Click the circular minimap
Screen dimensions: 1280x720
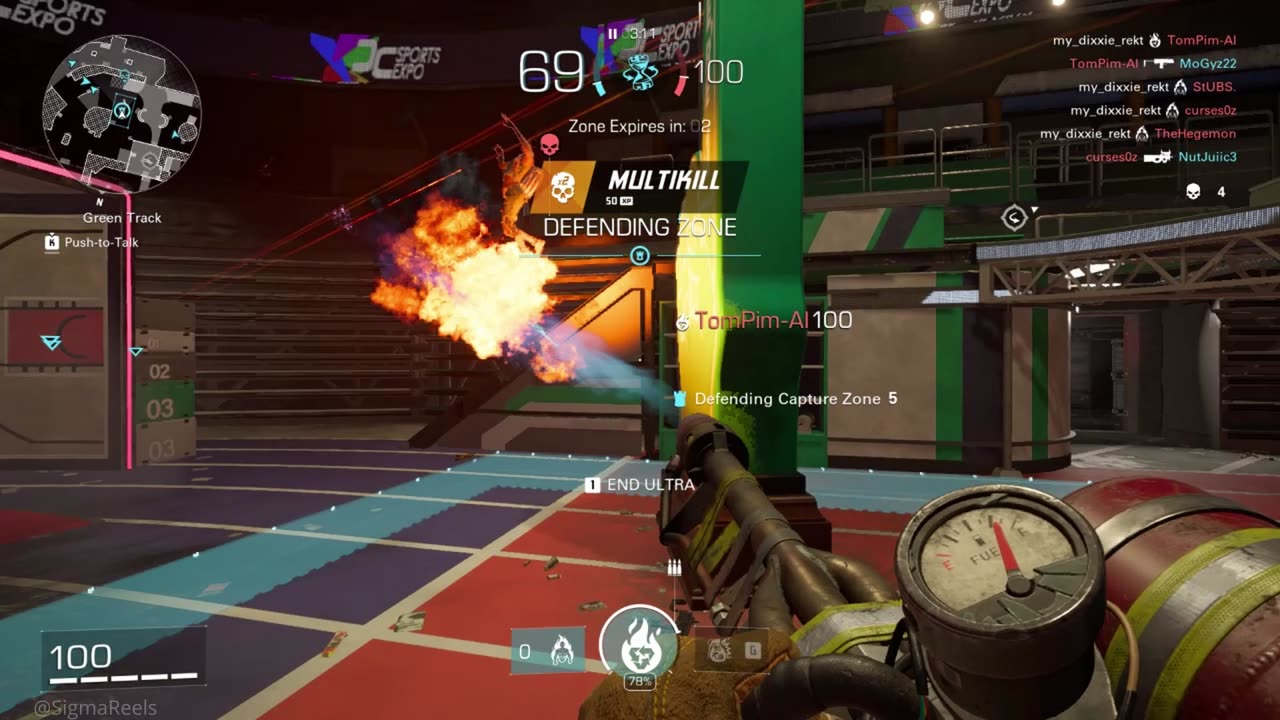121,112
